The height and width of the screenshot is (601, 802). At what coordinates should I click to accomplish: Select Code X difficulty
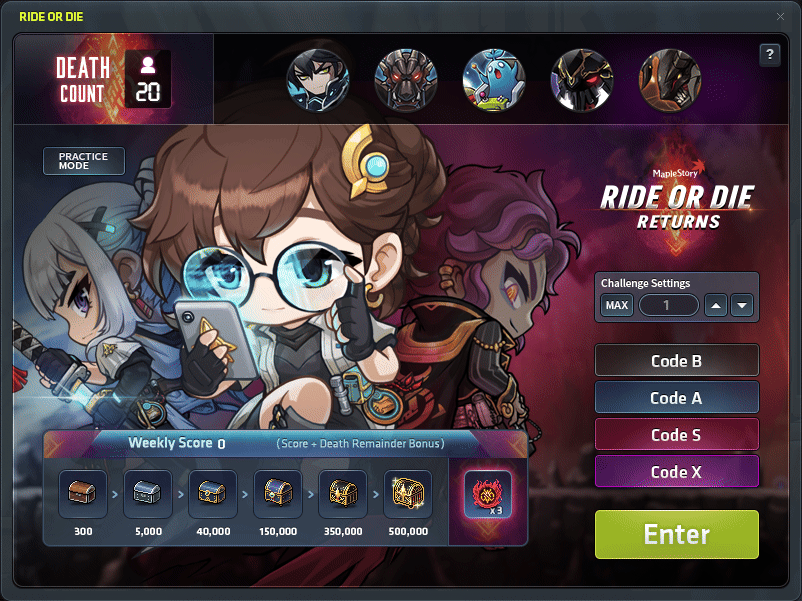[676, 472]
